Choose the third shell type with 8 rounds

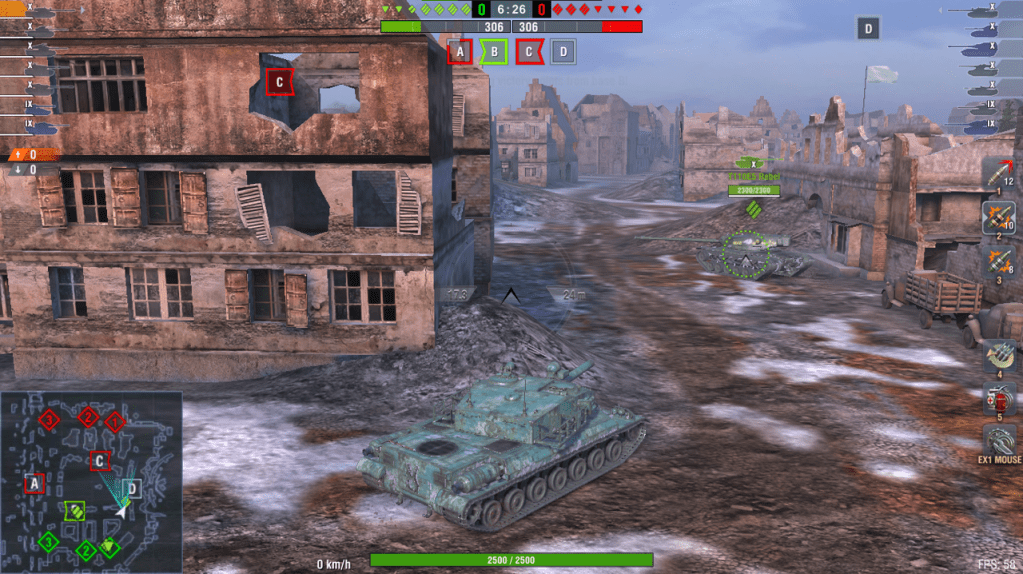998,260
